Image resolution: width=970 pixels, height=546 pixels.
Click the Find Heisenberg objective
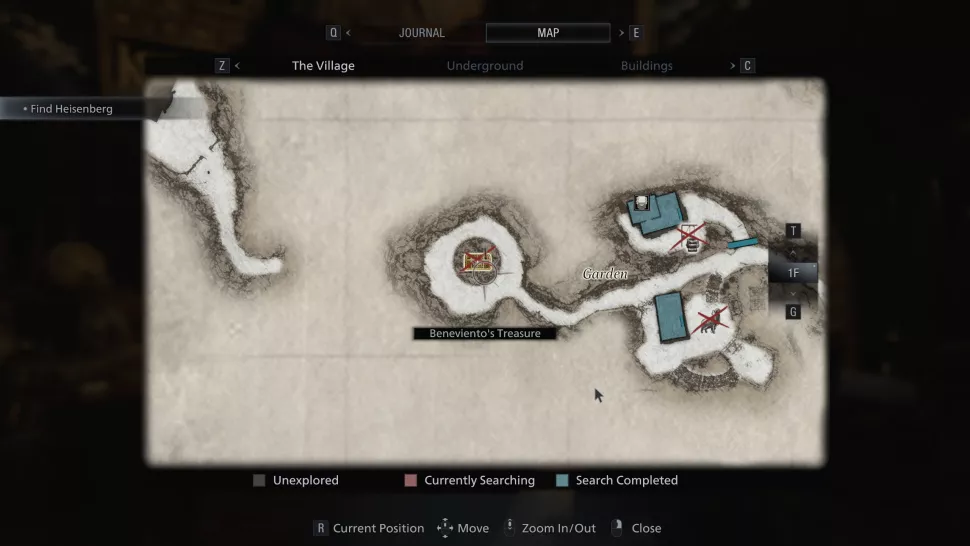[70, 109]
